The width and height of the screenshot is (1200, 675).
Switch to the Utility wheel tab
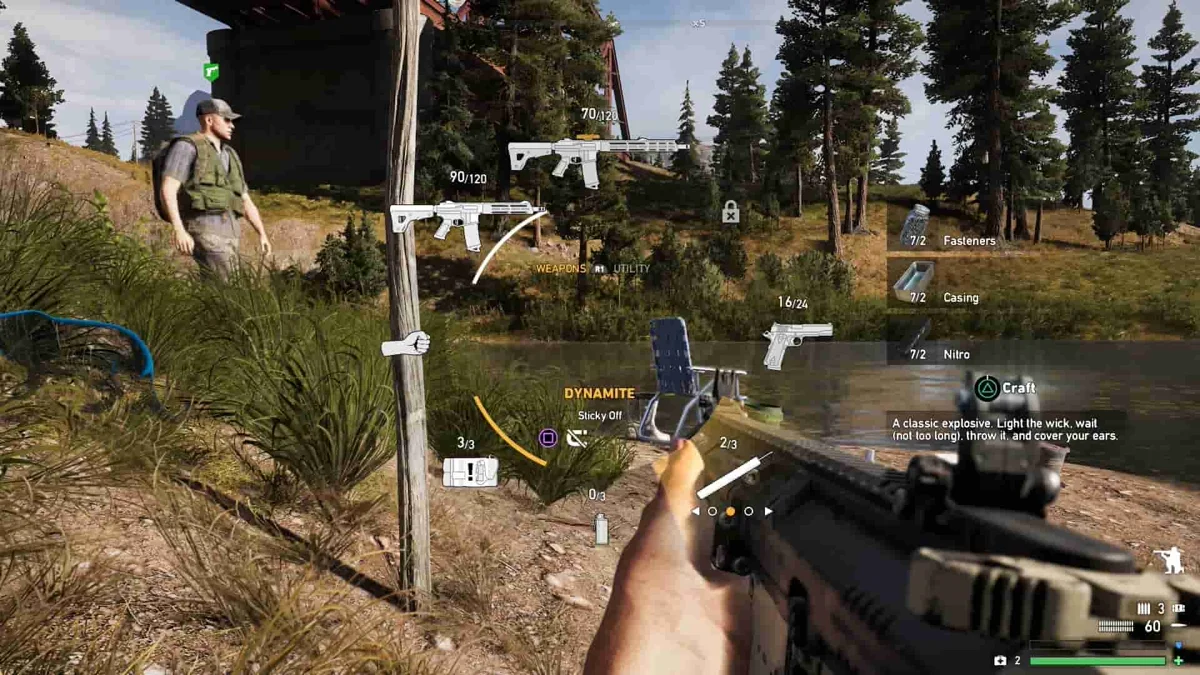coord(631,269)
